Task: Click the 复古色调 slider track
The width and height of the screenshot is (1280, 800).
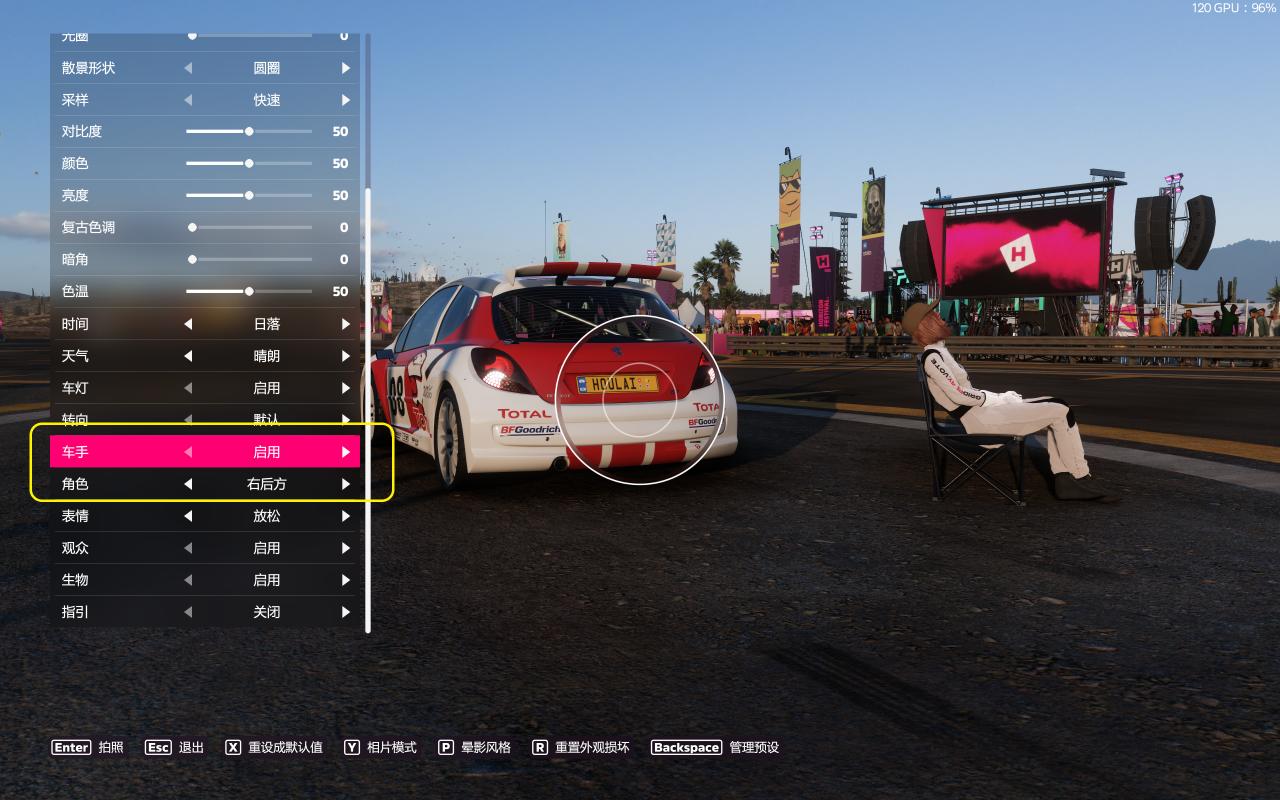Action: point(250,227)
